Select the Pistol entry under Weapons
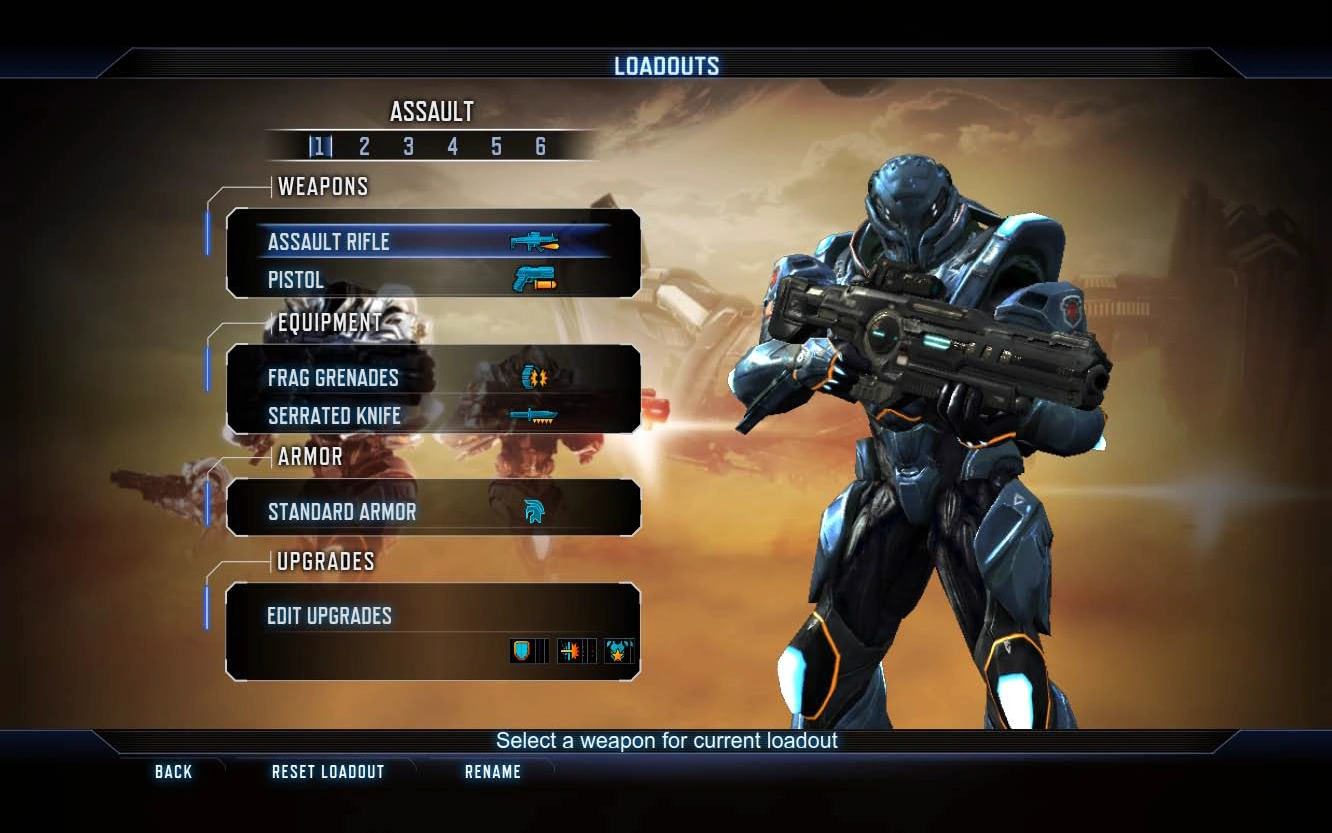 (x=297, y=280)
